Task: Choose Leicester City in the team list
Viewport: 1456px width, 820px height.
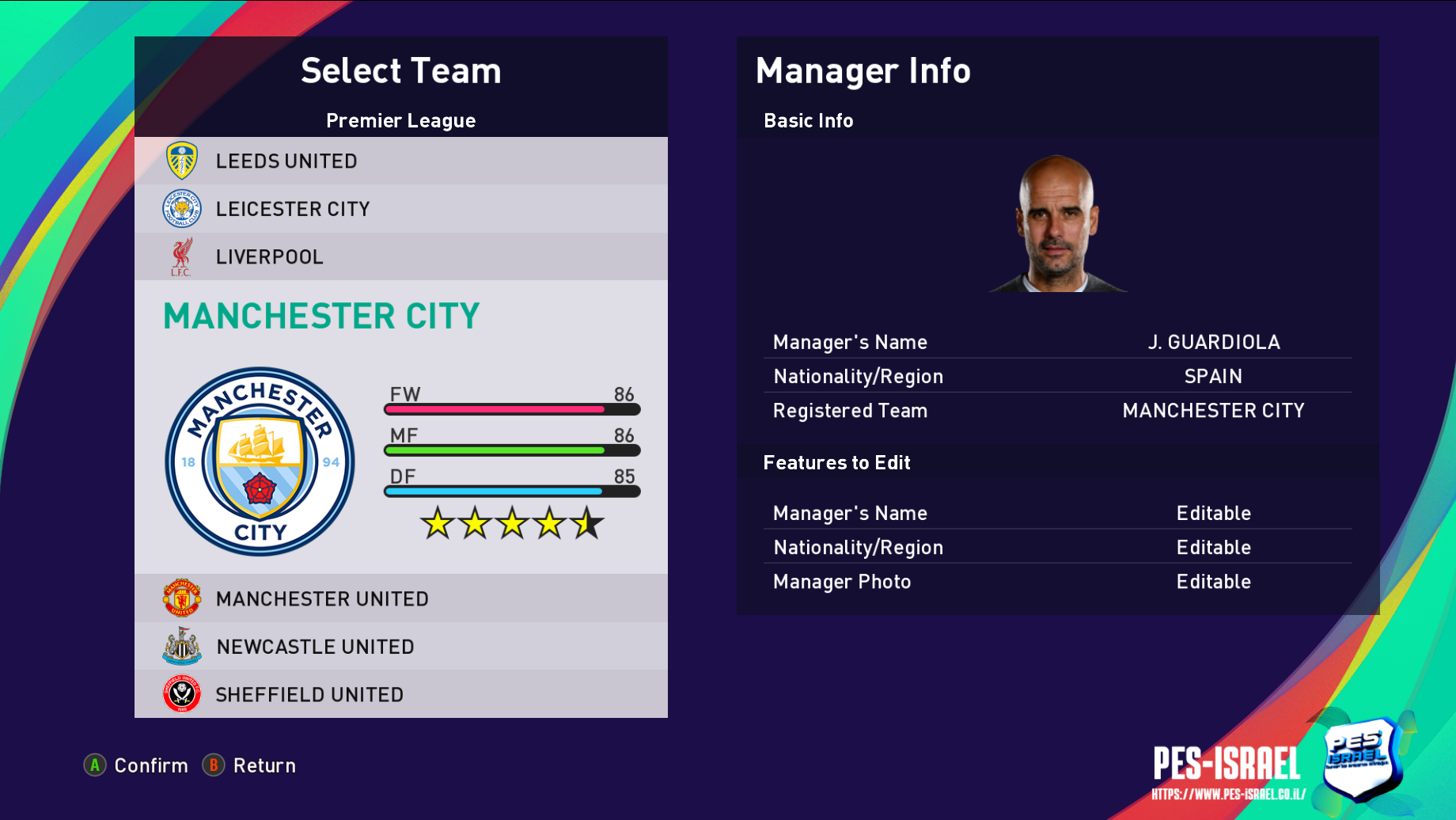Action: pos(400,209)
